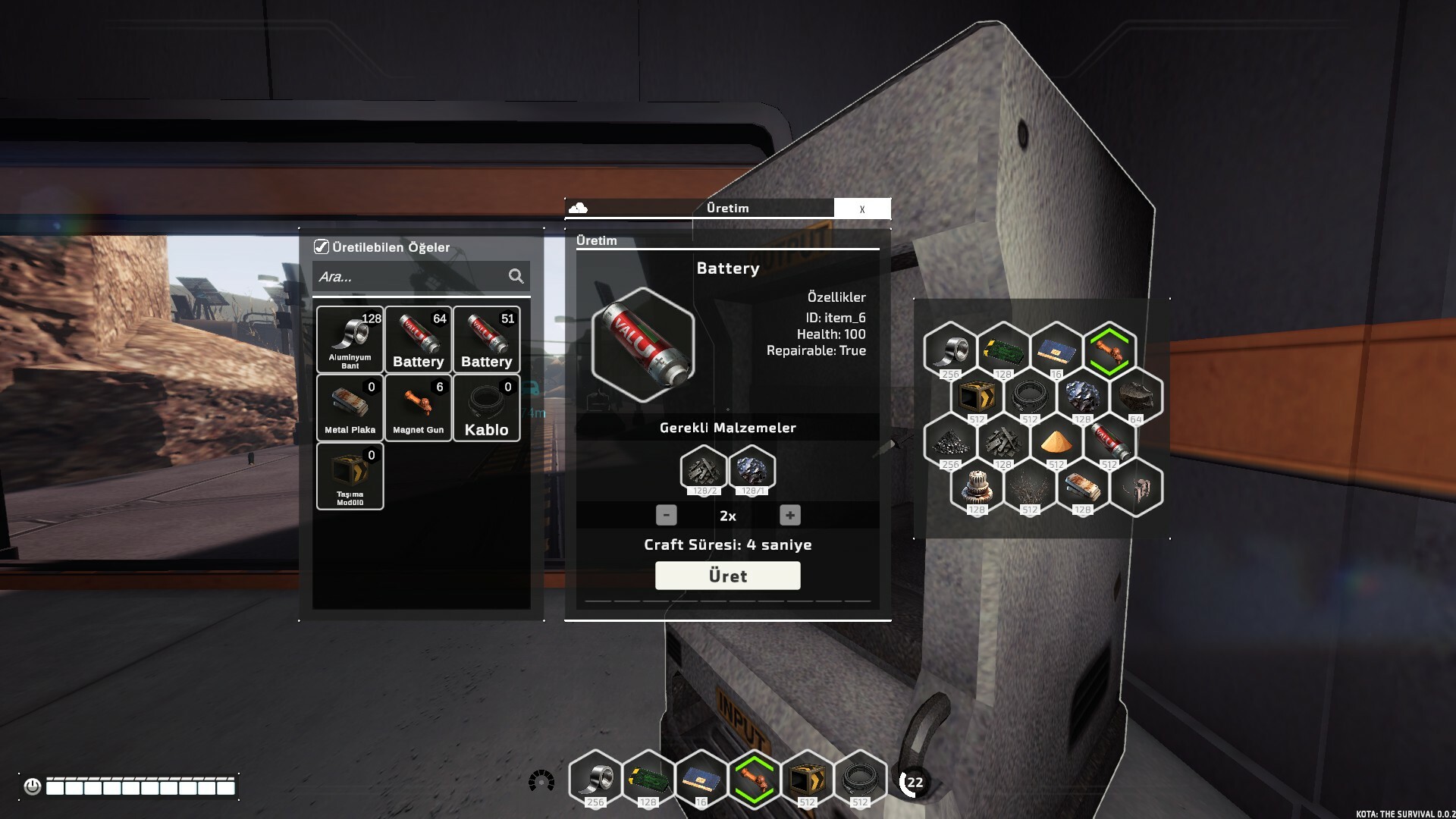Screen dimensions: 1456x819
Task: Toggle the Üretilebilen Öğeler checkbox
Action: pyautogui.click(x=322, y=247)
